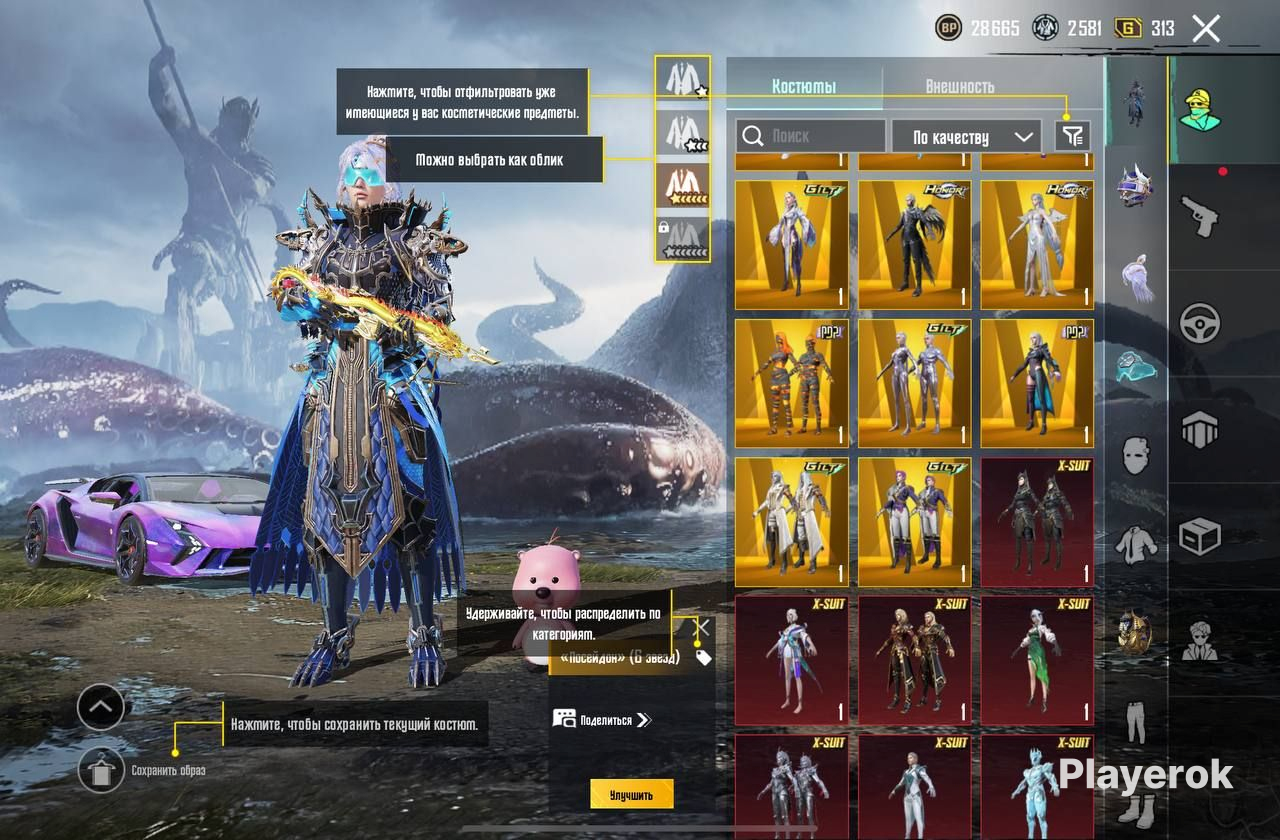Select the green dress X-Suit
Image resolution: width=1280 pixels, height=840 pixels.
click(1037, 661)
